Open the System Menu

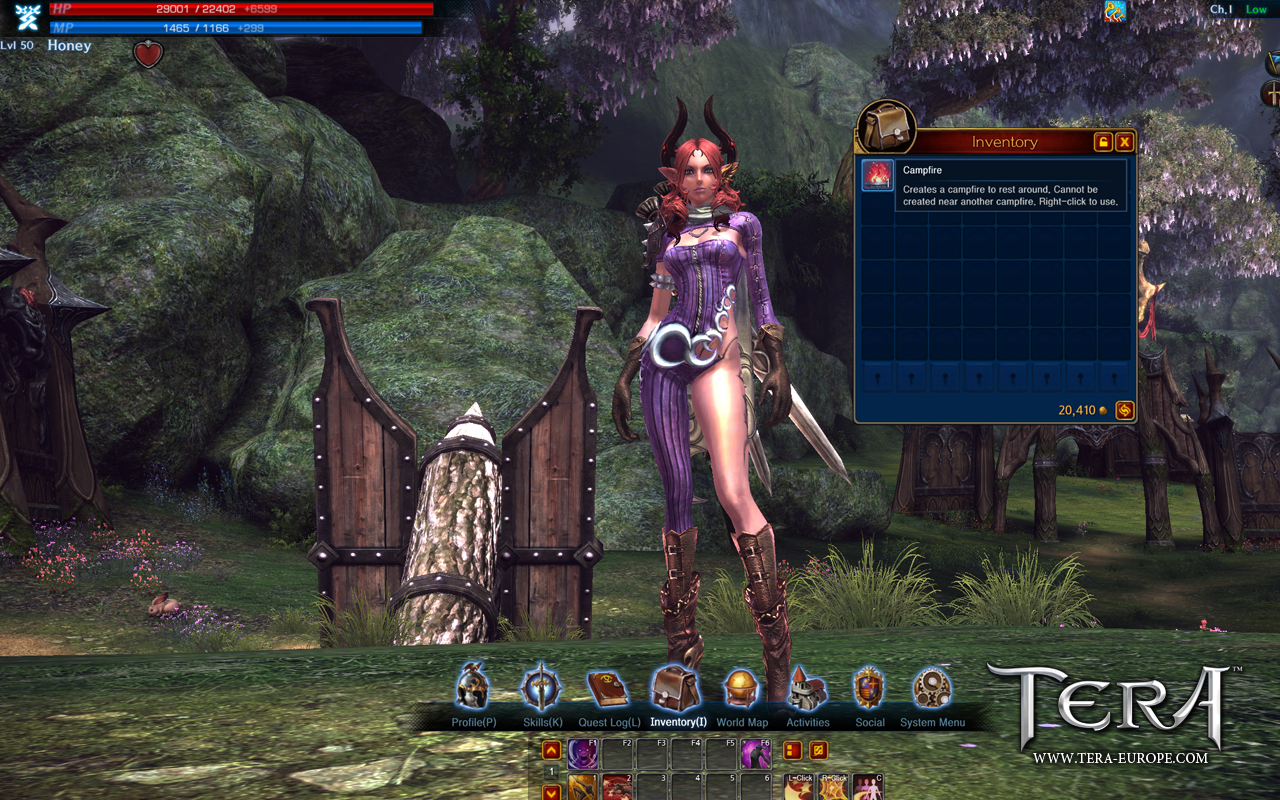pos(932,688)
